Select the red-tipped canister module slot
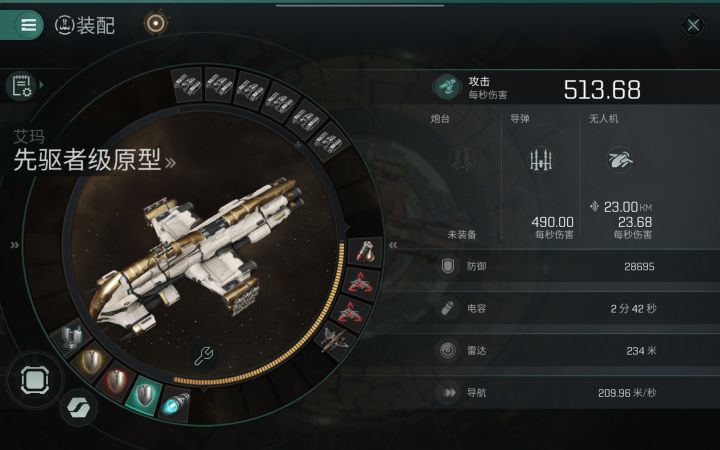Image resolution: width=720 pixels, height=450 pixels. click(x=364, y=251)
